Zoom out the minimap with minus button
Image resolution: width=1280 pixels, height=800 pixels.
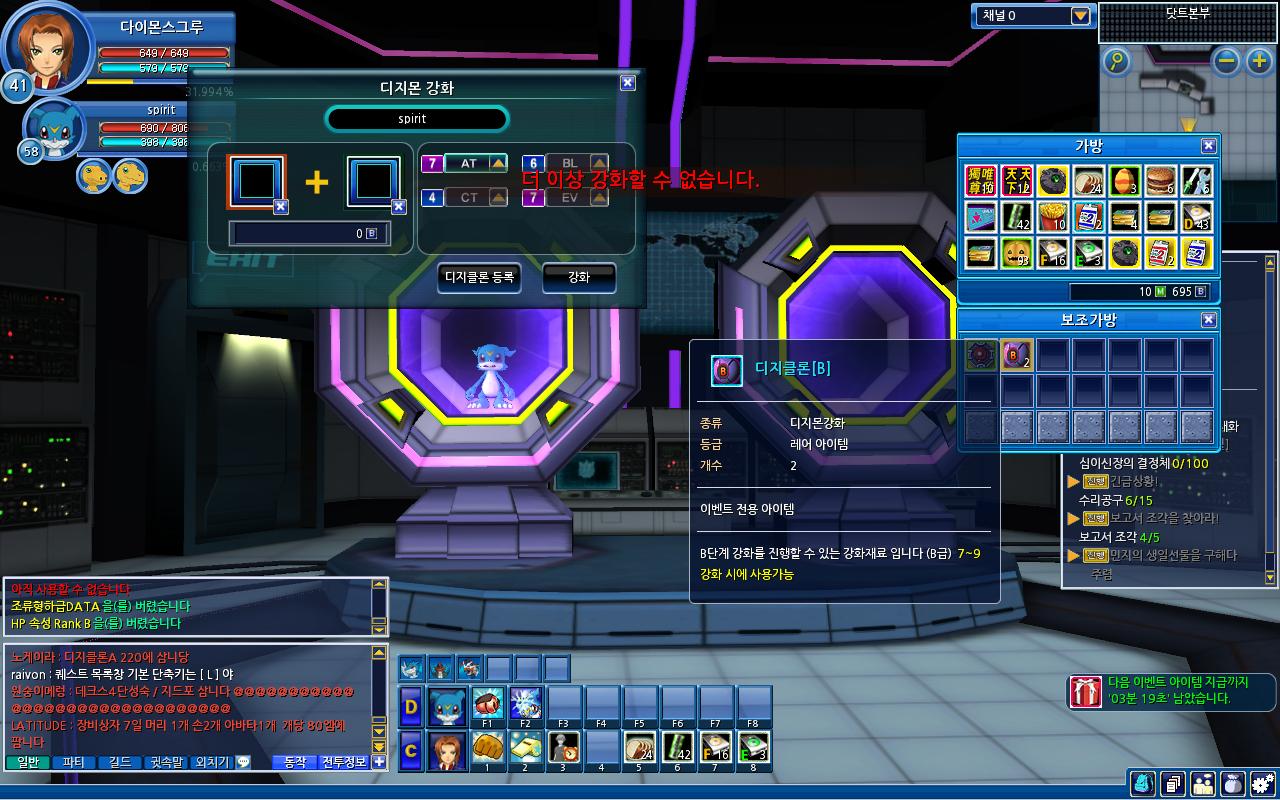(1227, 61)
